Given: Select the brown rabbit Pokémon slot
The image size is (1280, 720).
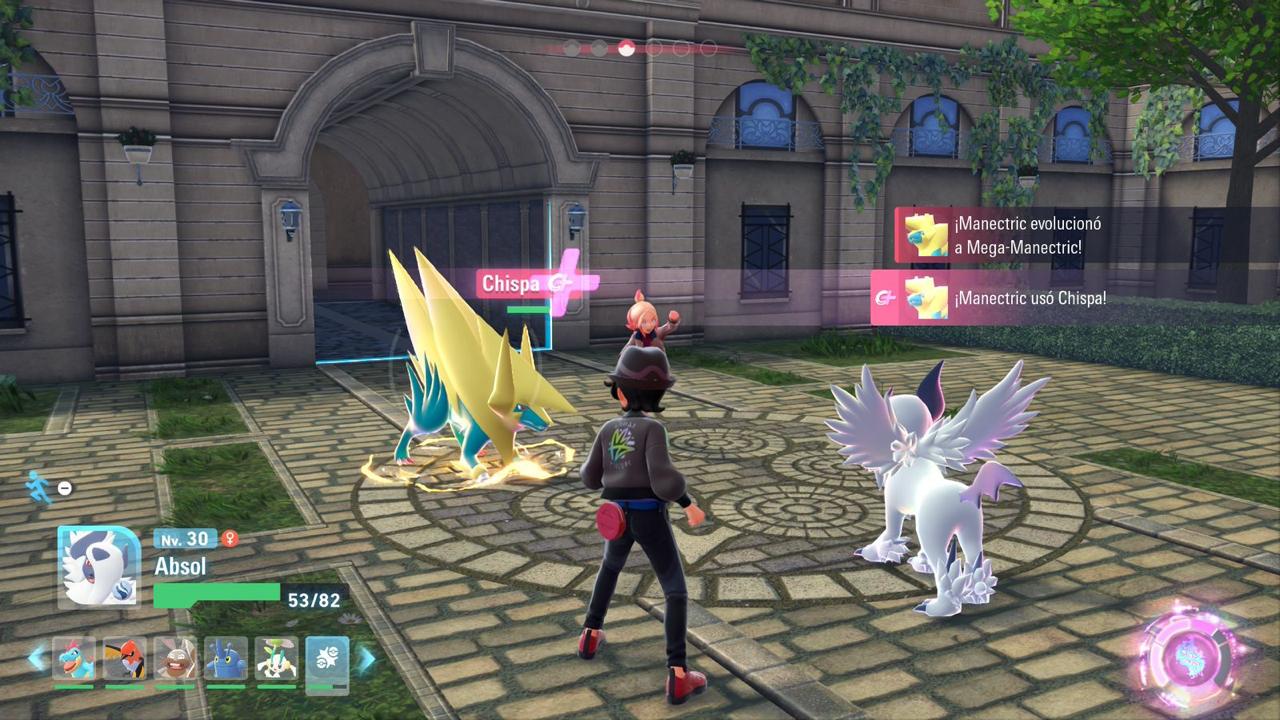Looking at the screenshot, I should pyautogui.click(x=175, y=659).
